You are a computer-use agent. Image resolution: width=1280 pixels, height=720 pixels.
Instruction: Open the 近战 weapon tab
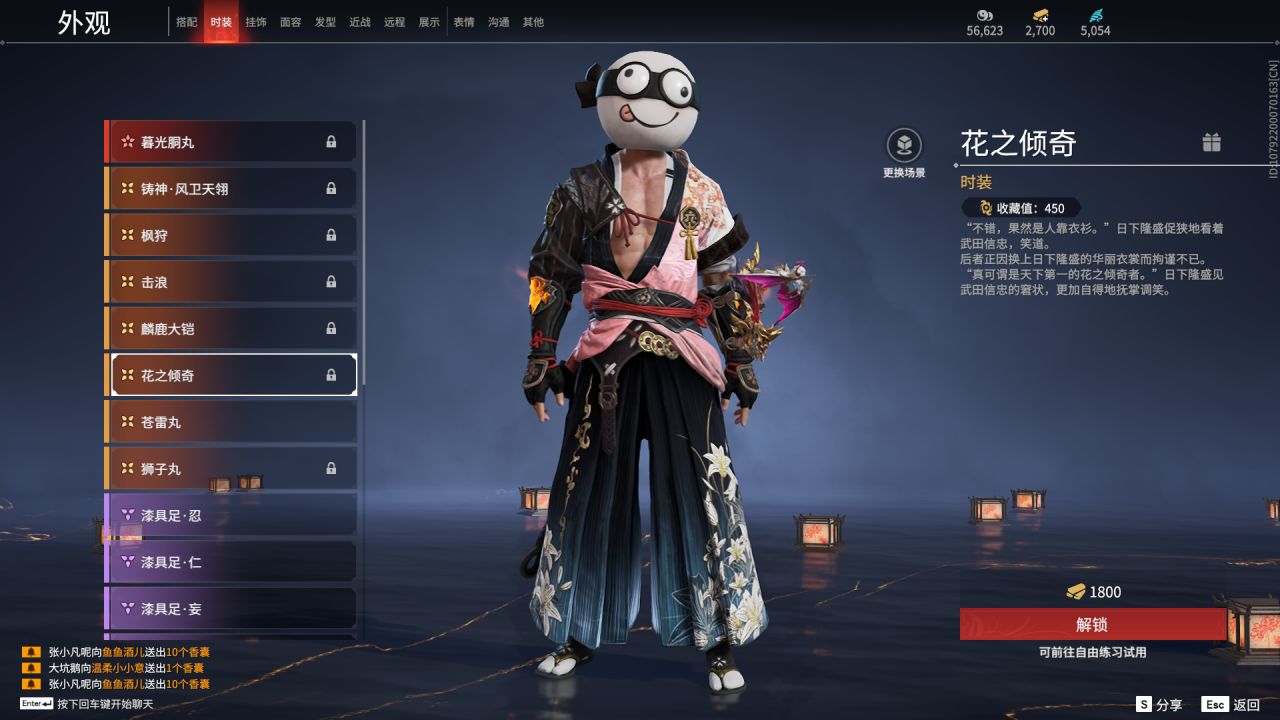360,22
